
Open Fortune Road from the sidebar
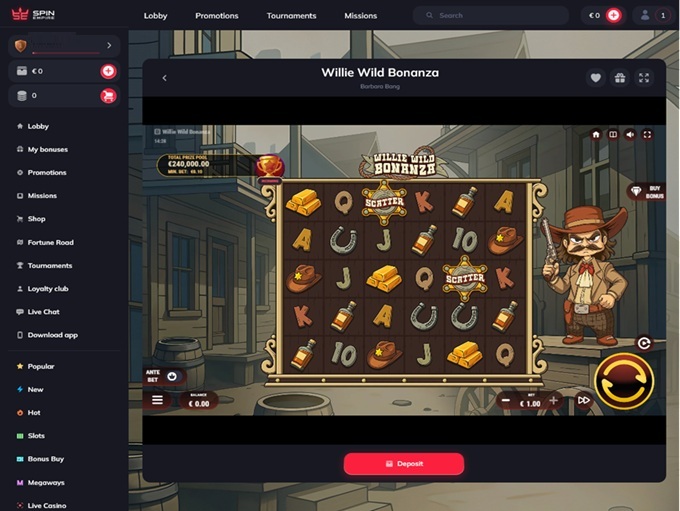[x=50, y=242]
